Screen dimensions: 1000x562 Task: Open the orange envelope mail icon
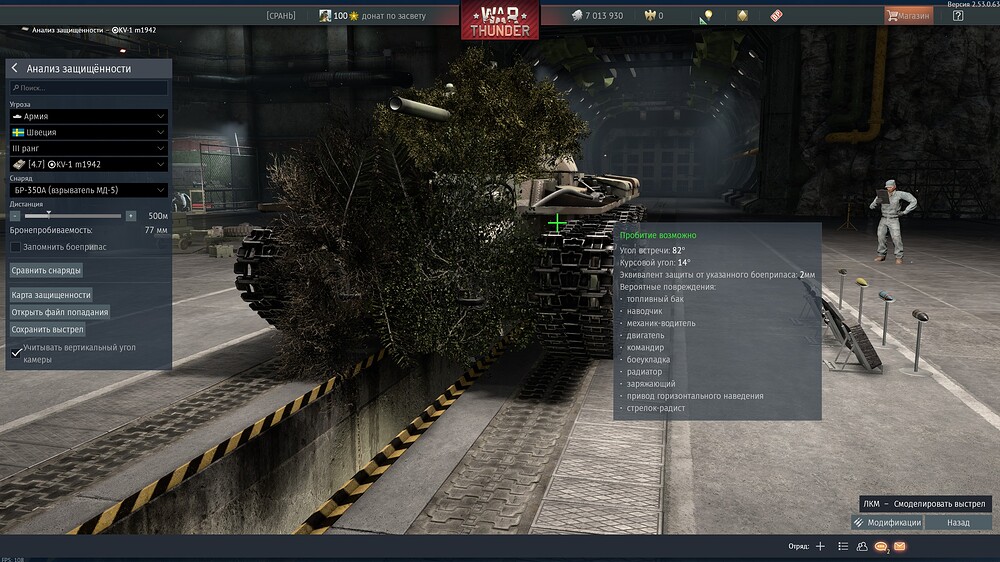pyautogui.click(x=900, y=547)
